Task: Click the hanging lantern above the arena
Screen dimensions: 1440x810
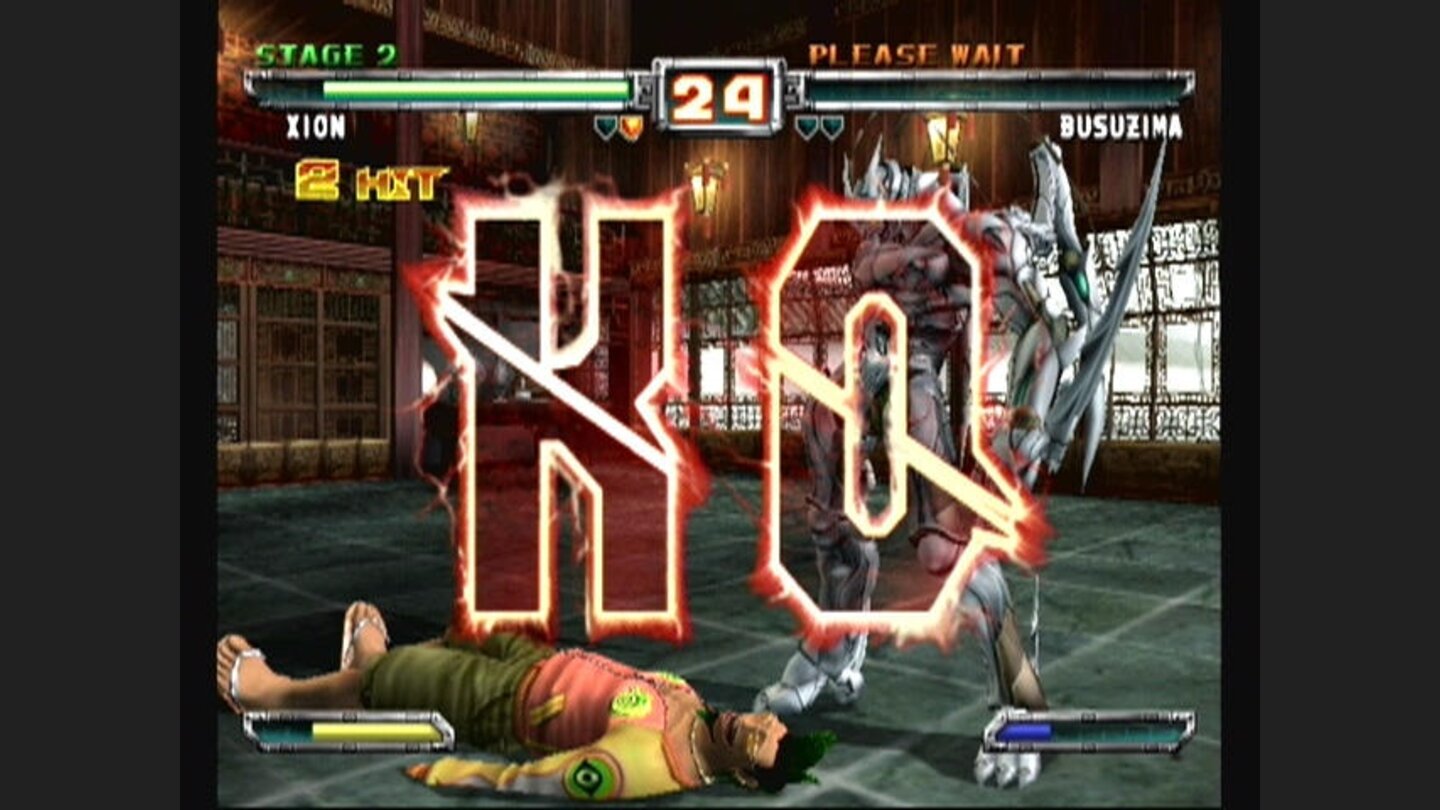Action: click(940, 140)
